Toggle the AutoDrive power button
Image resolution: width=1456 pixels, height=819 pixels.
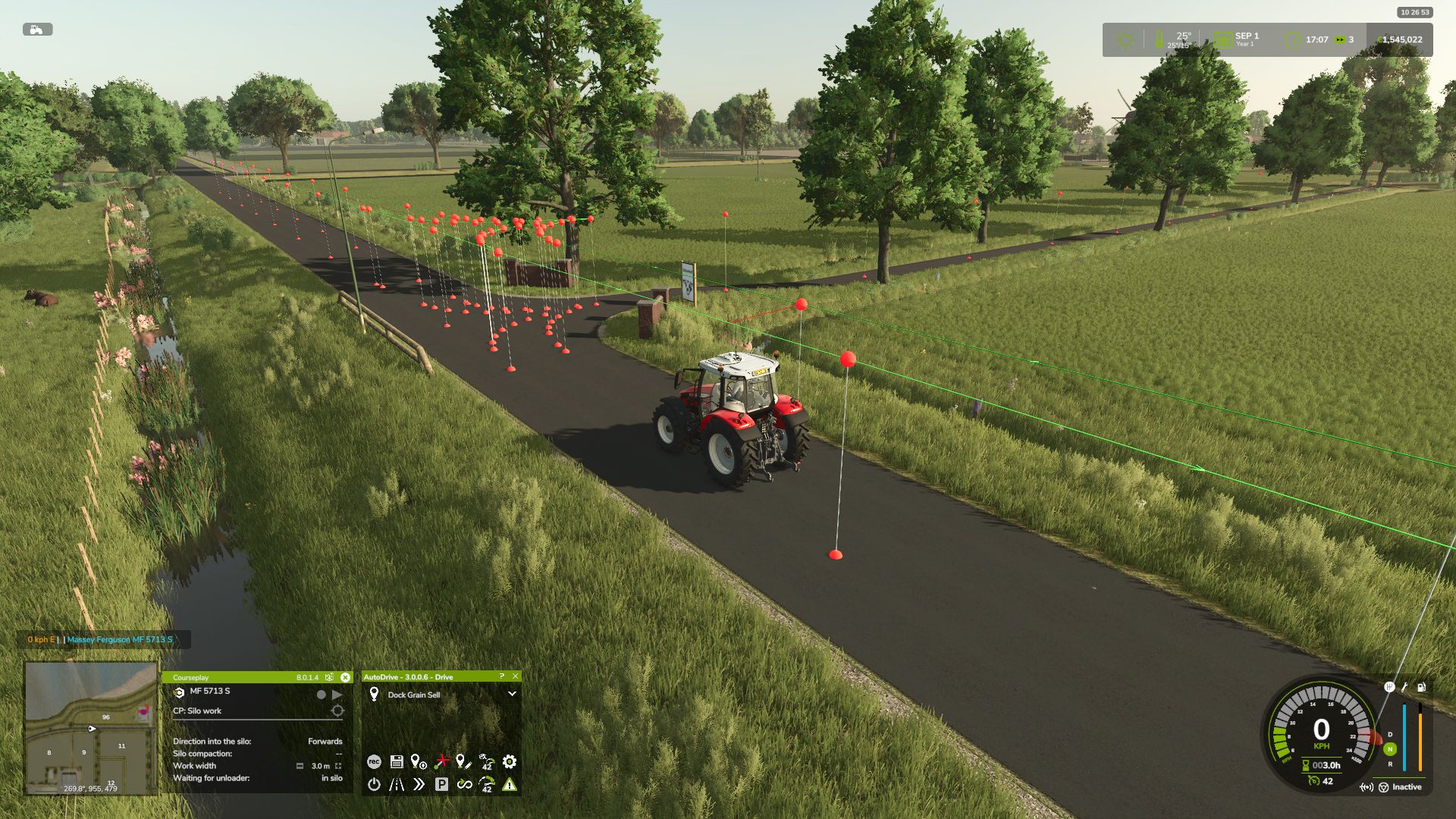click(374, 784)
